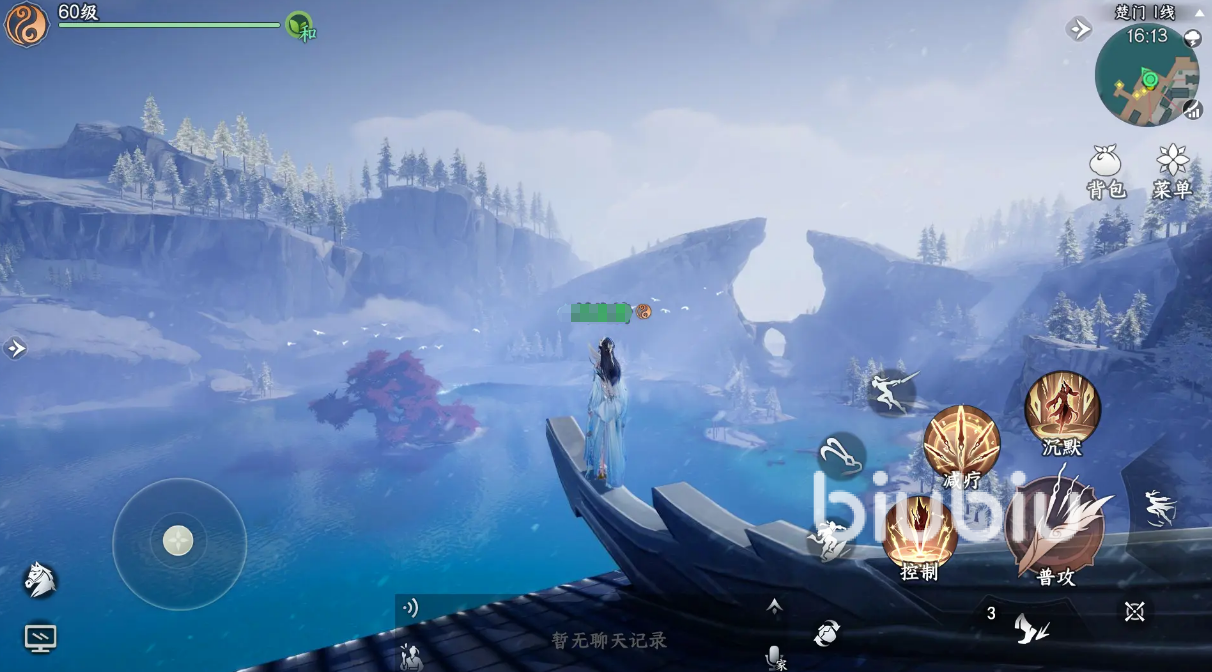The height and width of the screenshot is (672, 1212).
Task: Tap the microphone voice channel button
Action: coord(774,656)
